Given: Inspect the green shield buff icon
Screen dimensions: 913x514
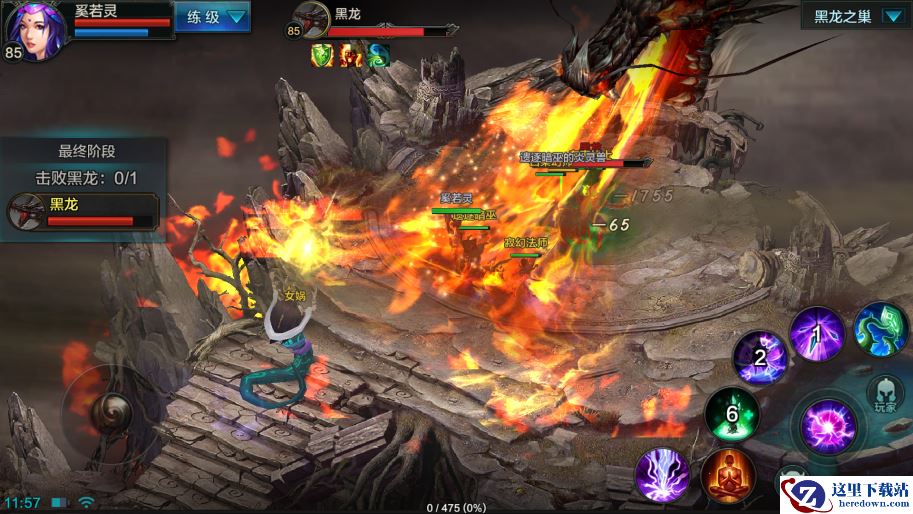Looking at the screenshot, I should pyautogui.click(x=321, y=56).
